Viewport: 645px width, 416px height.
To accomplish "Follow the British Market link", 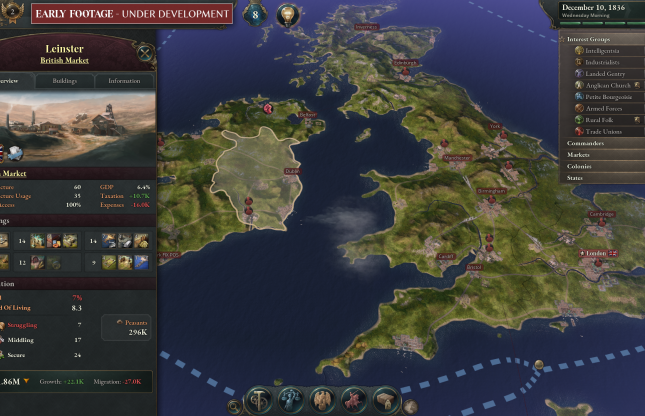I will [x=65, y=60].
